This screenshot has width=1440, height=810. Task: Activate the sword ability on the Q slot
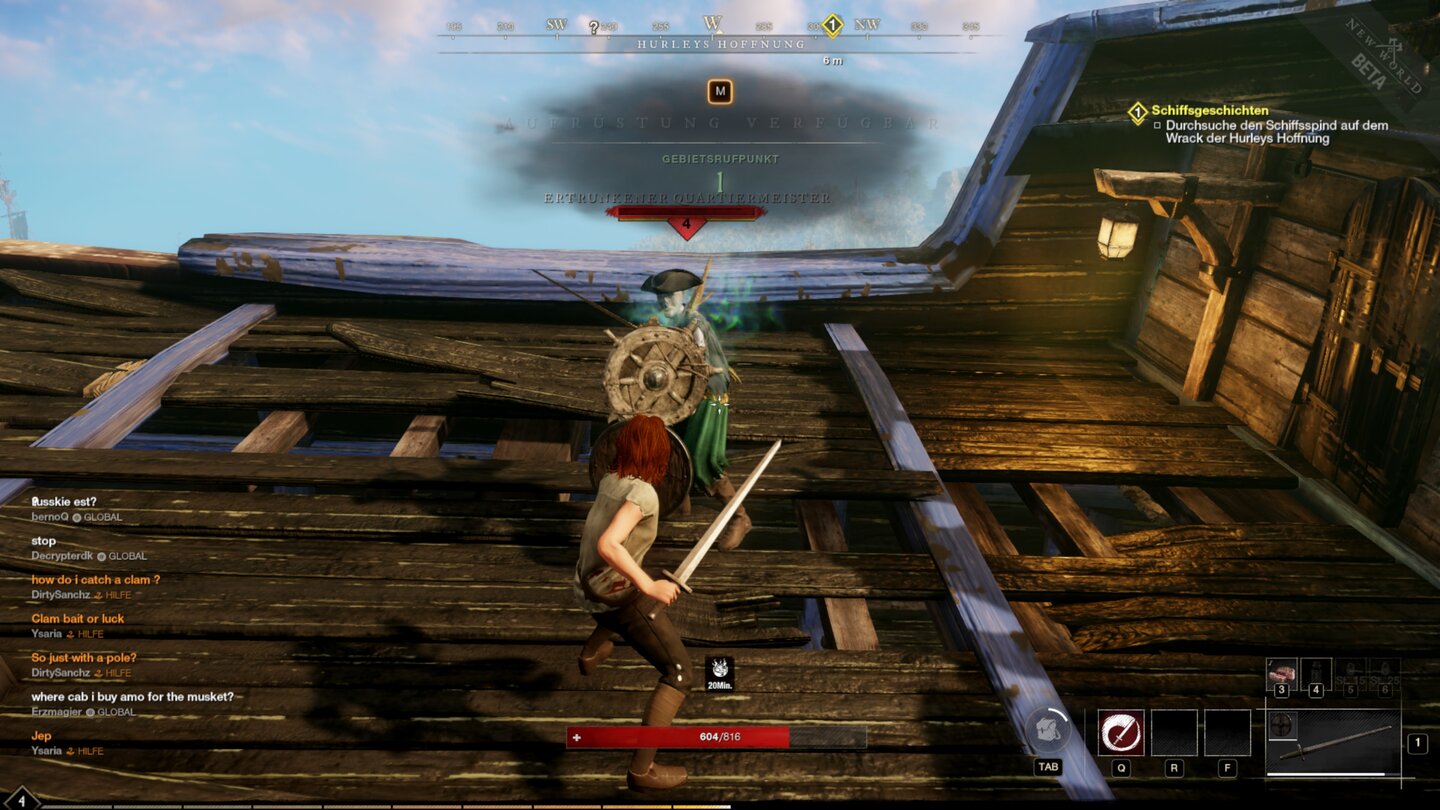1121,731
